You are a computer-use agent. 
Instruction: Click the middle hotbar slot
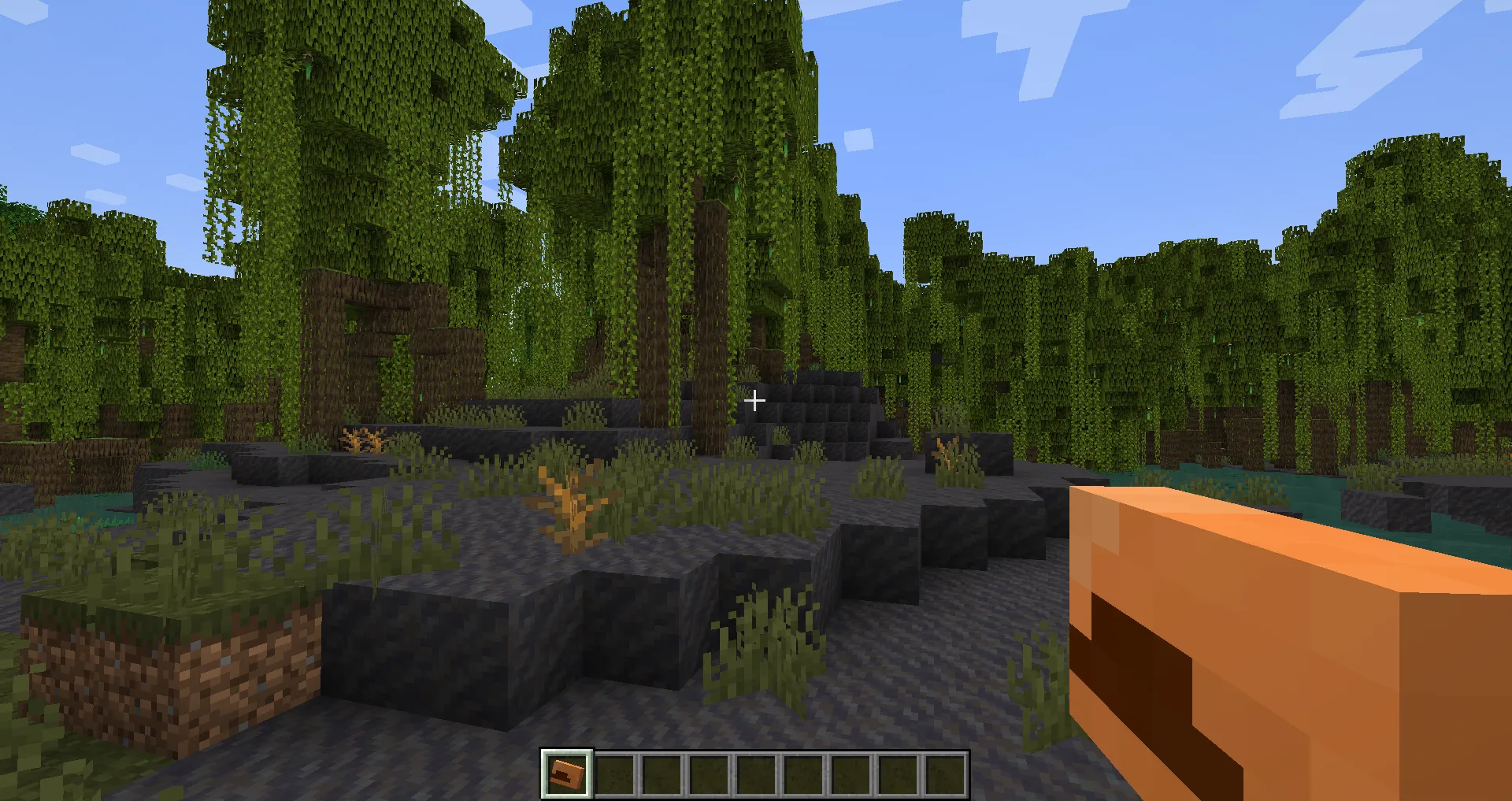tap(758, 773)
